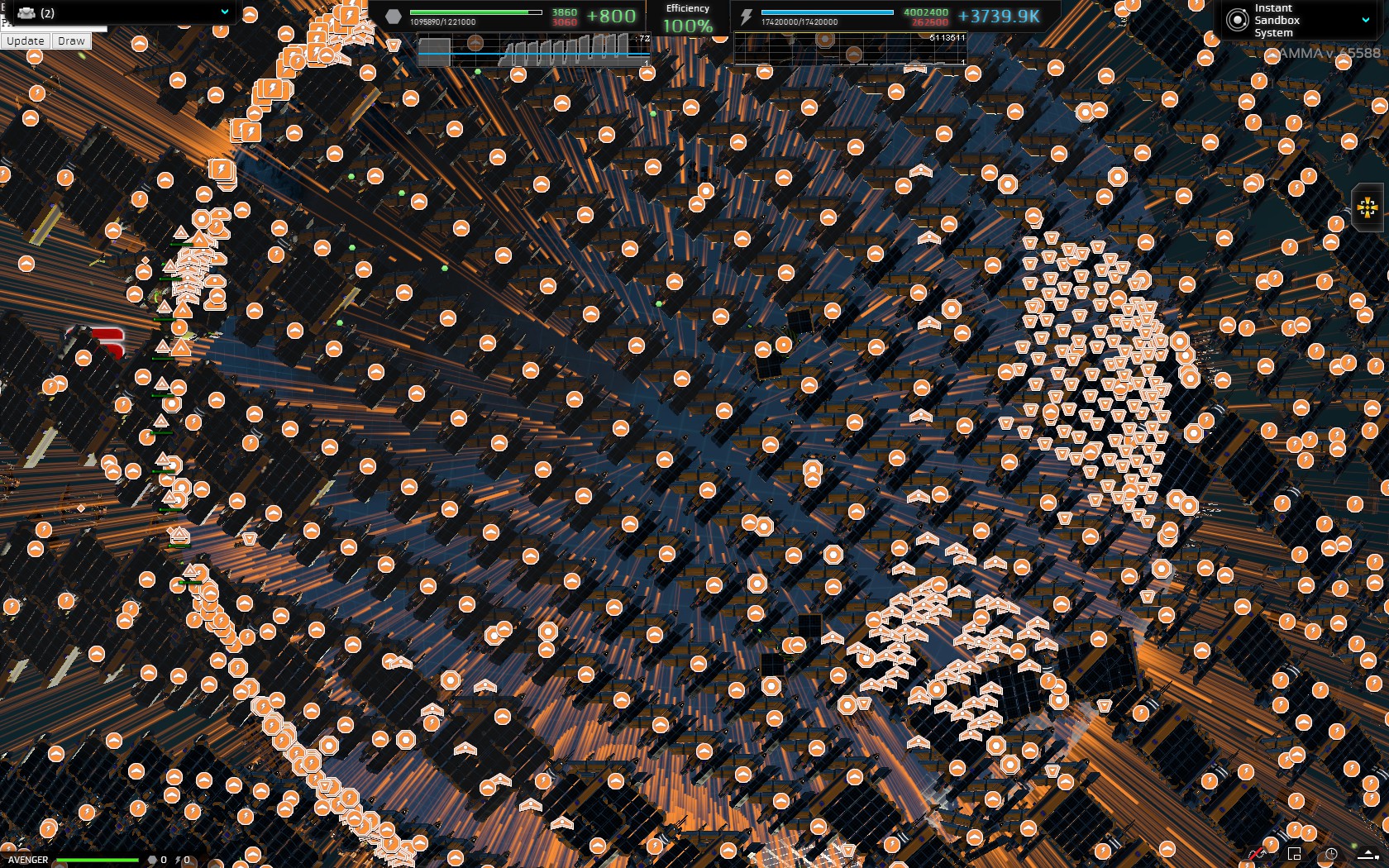Open the clock time controls

coord(1331,854)
